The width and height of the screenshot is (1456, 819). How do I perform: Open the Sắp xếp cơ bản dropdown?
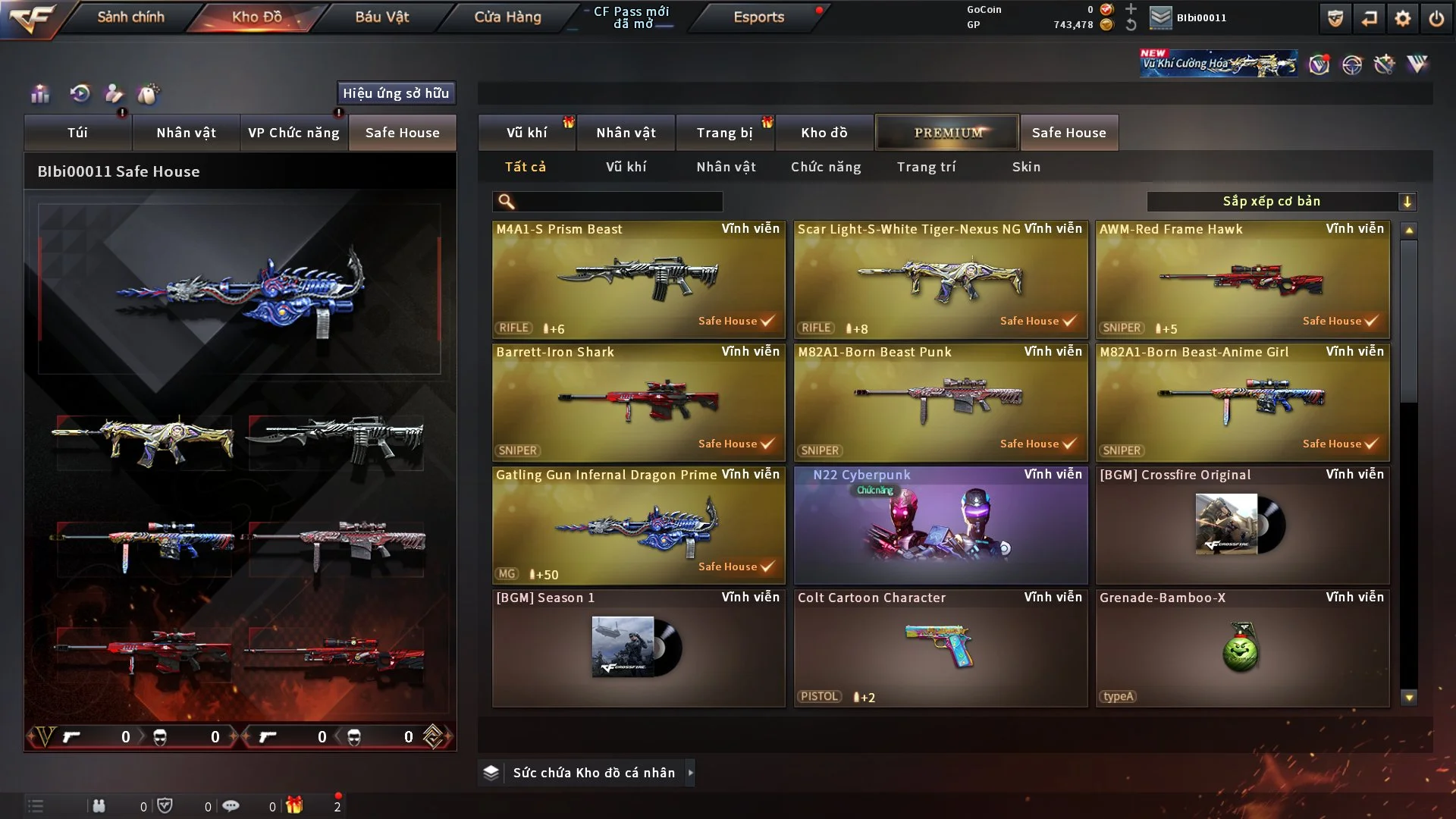click(x=1281, y=202)
